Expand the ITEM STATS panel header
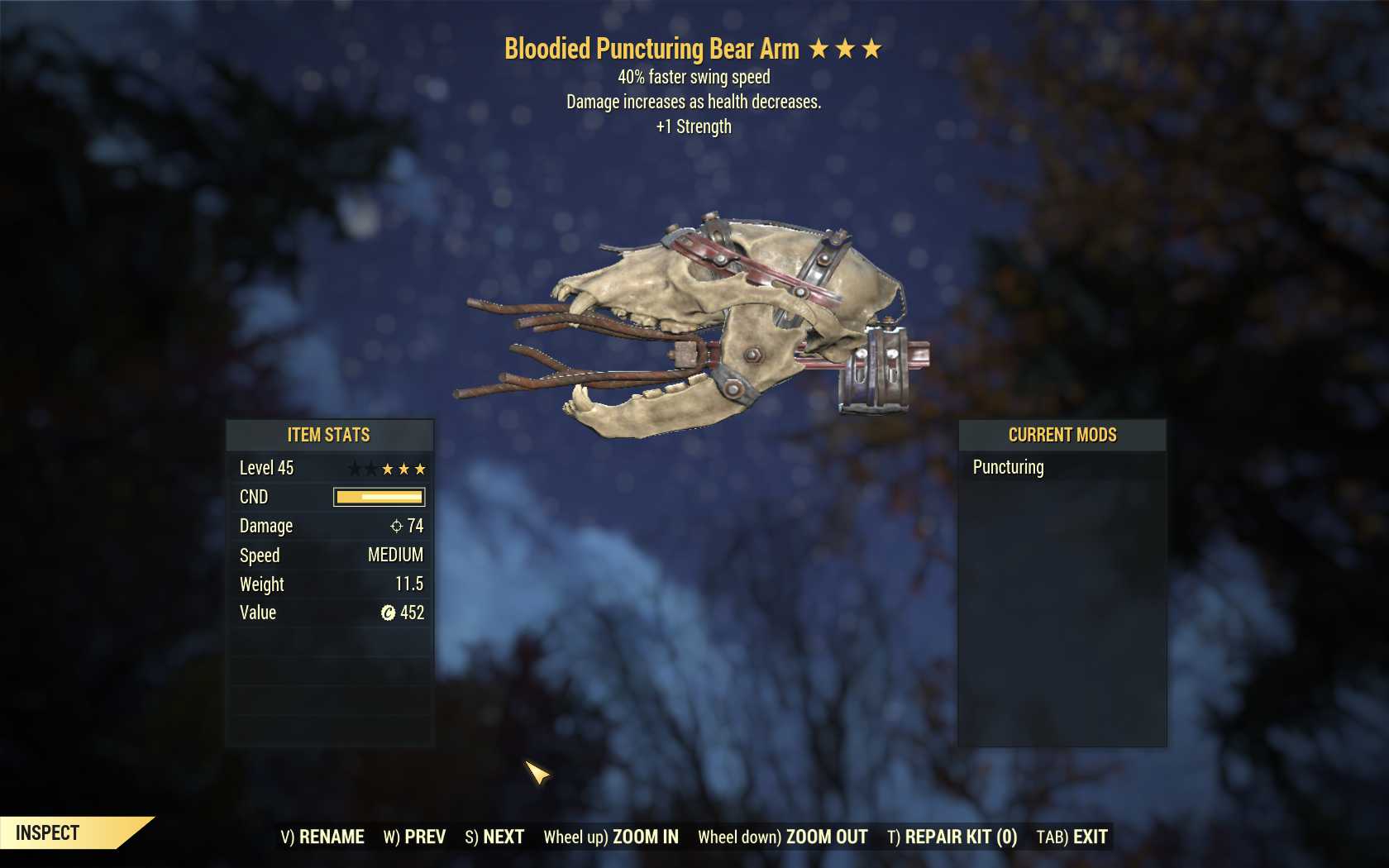Viewport: 1389px width, 868px height. [329, 435]
